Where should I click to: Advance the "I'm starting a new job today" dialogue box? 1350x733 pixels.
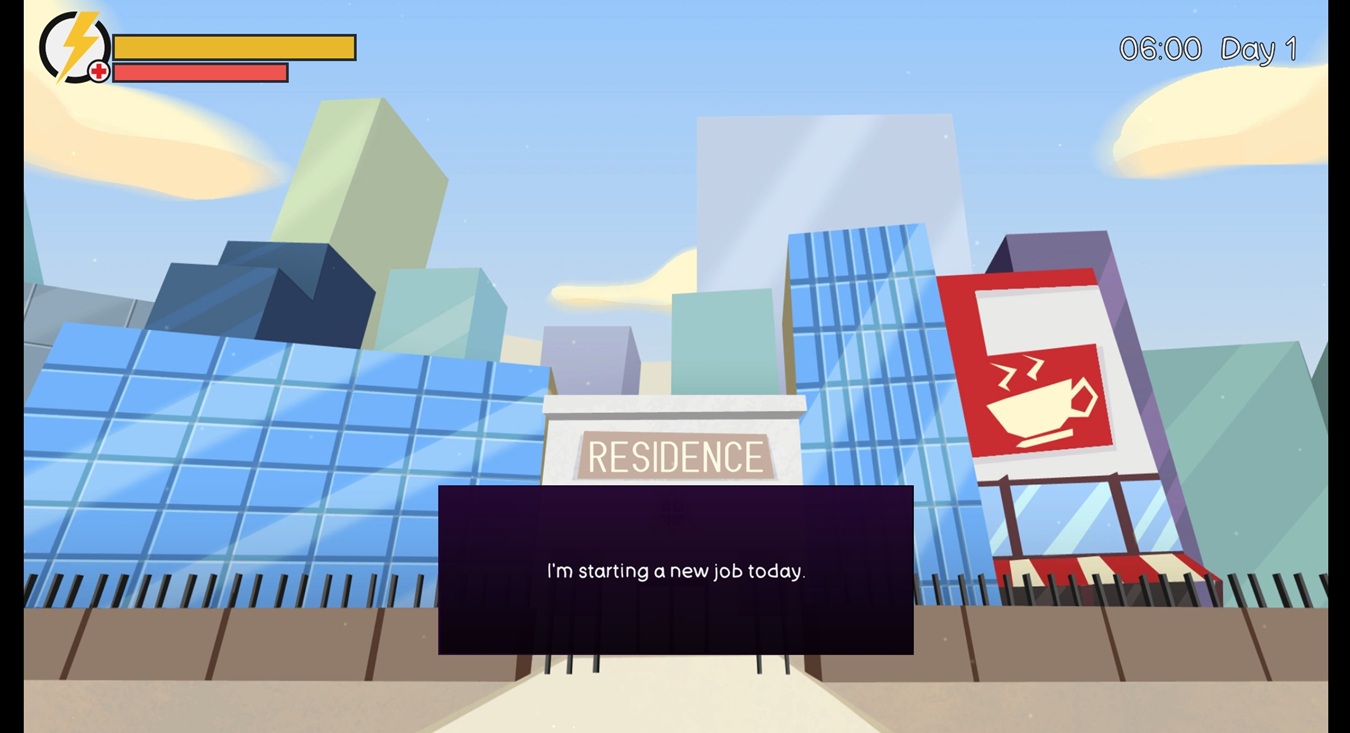pos(675,570)
